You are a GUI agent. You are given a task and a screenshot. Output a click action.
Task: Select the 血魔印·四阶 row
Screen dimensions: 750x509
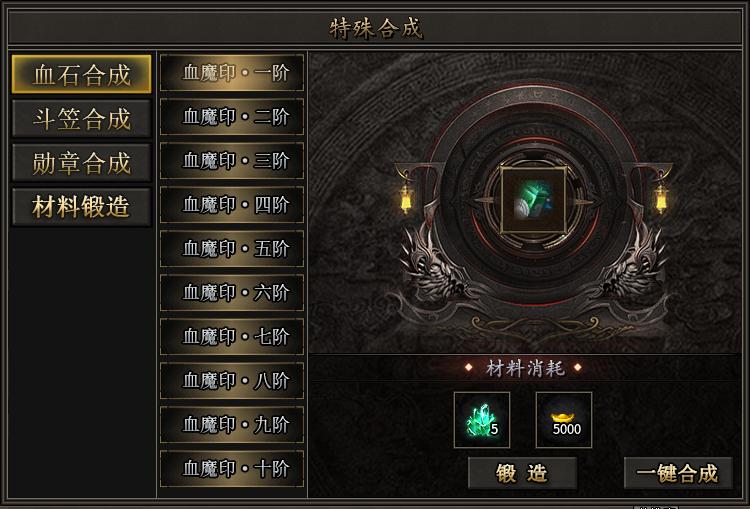[x=232, y=205]
